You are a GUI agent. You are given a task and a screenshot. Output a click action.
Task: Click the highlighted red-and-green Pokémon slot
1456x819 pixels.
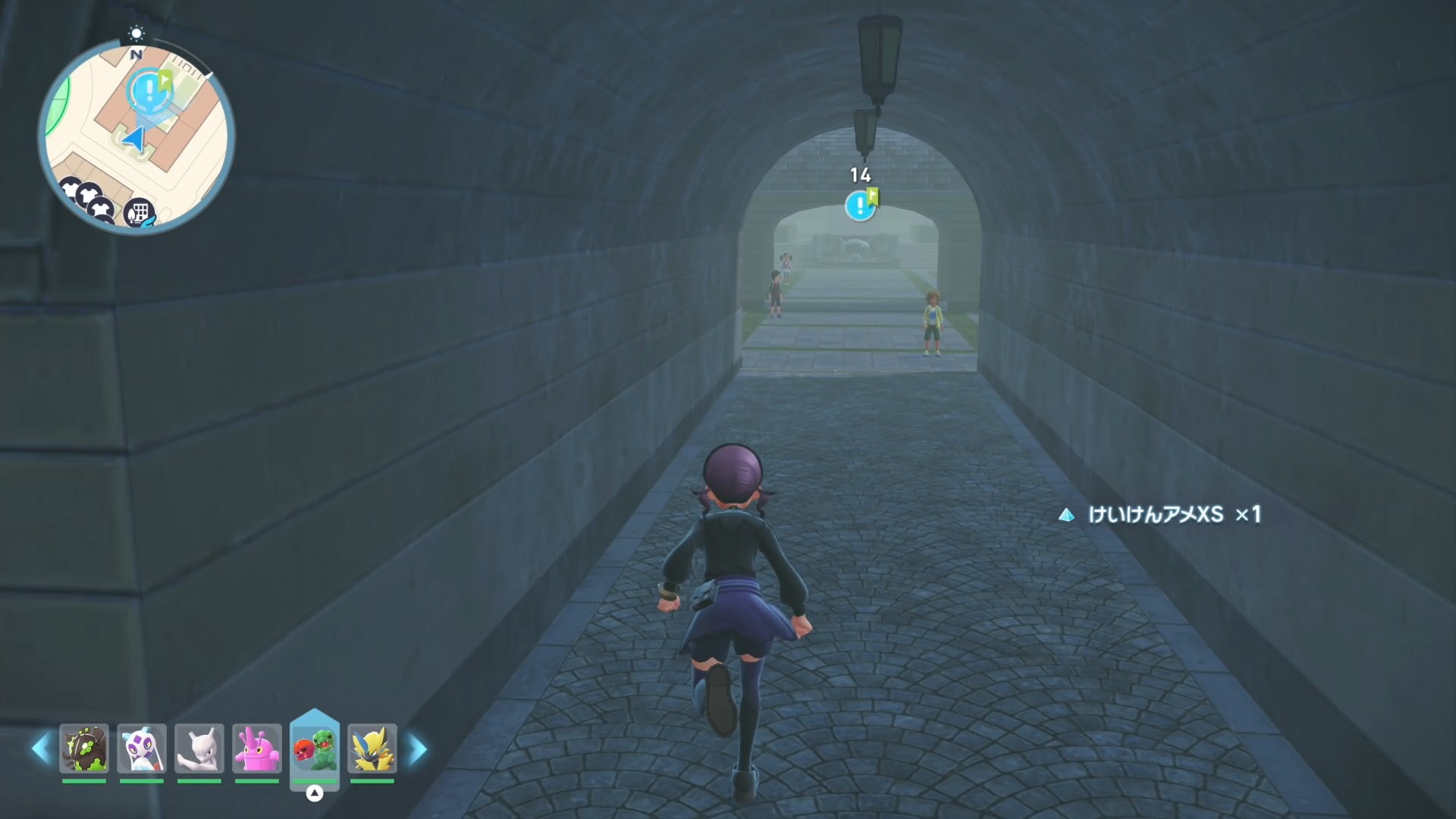[x=315, y=748]
